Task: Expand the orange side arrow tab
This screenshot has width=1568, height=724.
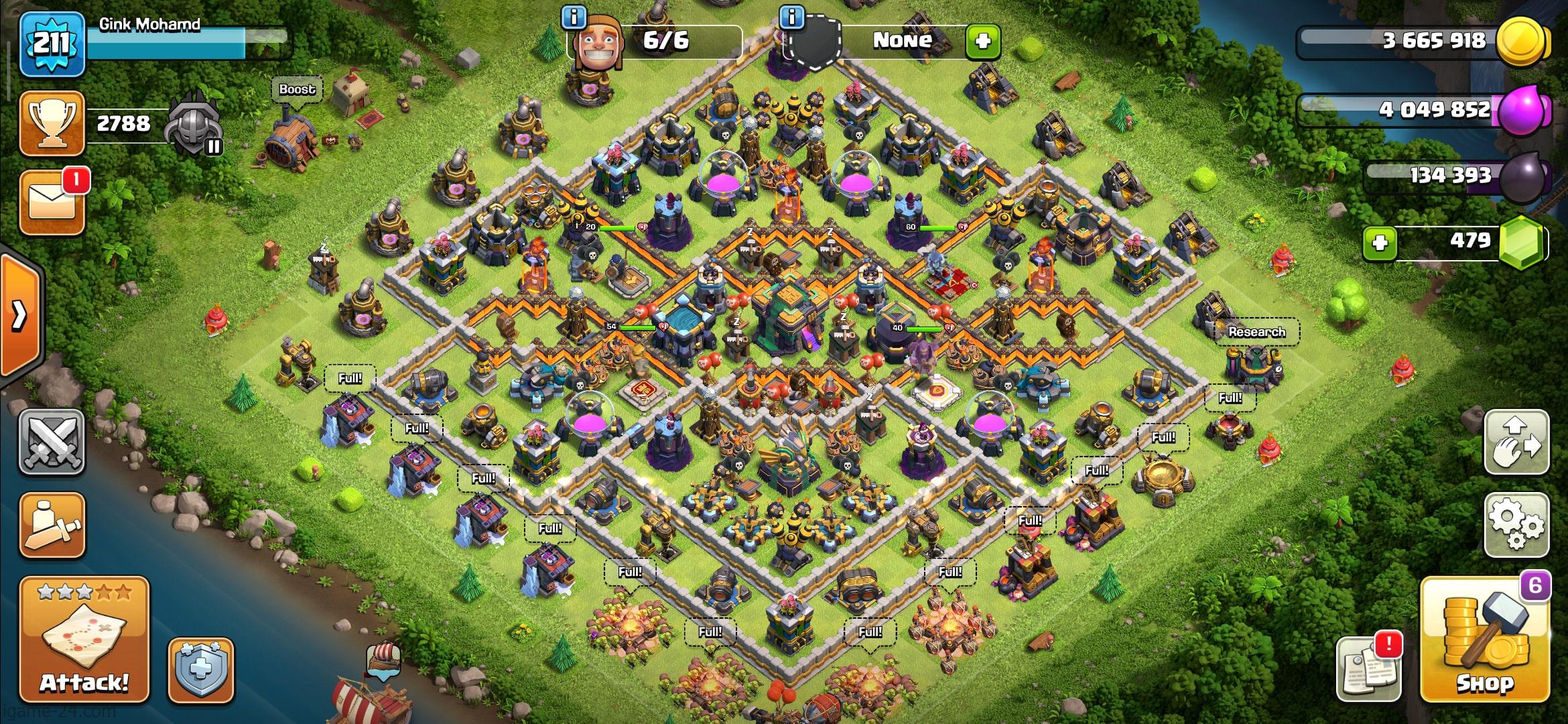Action: coord(20,314)
